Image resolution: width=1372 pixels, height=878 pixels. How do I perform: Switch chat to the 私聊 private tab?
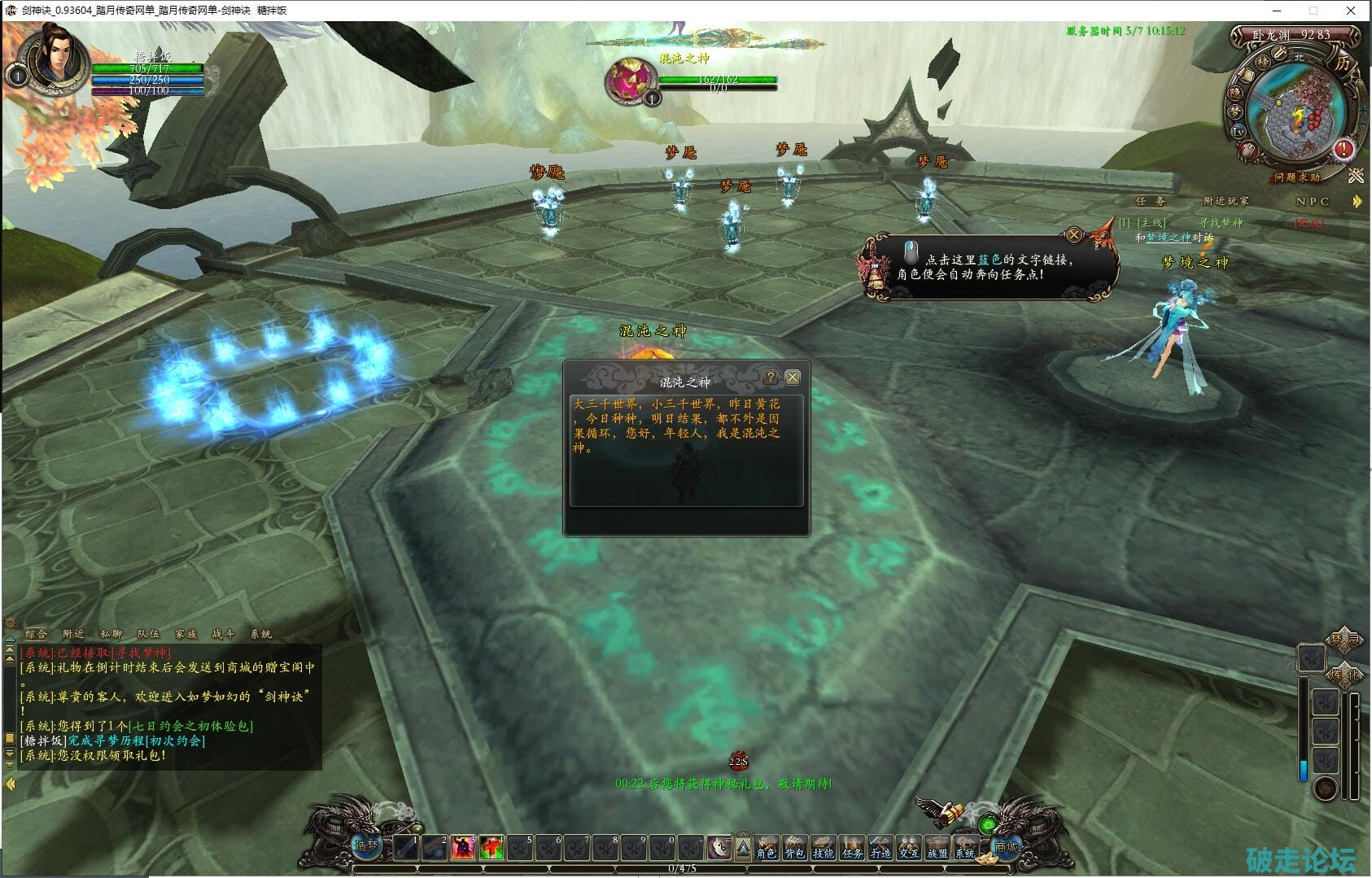tap(111, 634)
